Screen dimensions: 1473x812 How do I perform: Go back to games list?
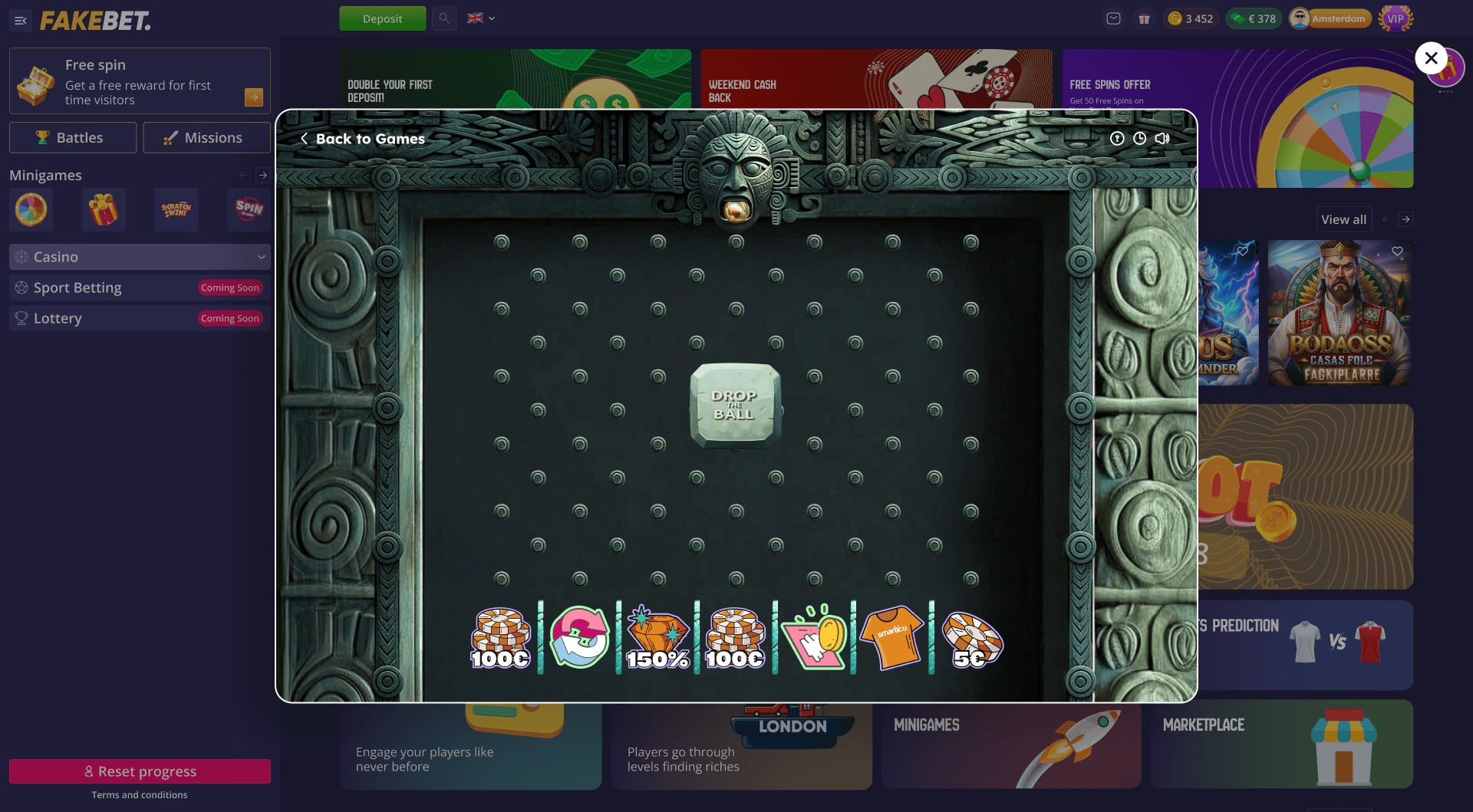click(362, 139)
